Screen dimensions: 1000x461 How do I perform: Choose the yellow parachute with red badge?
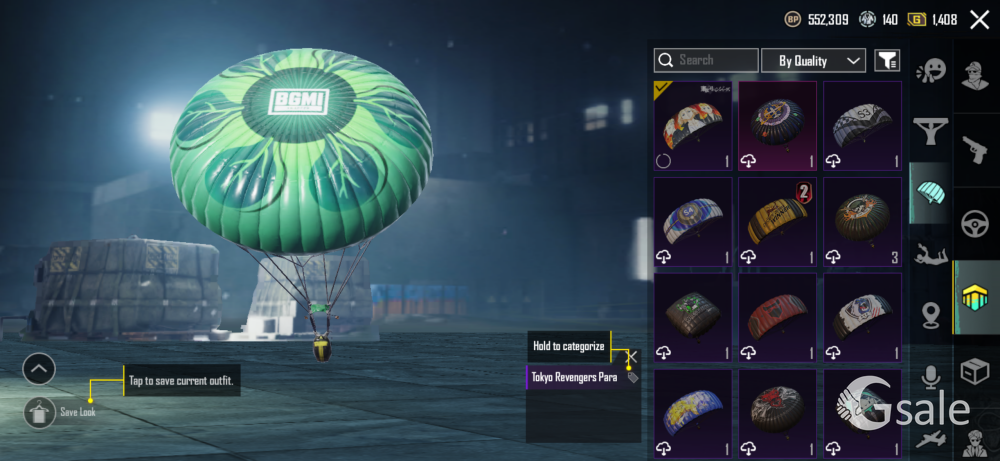777,222
